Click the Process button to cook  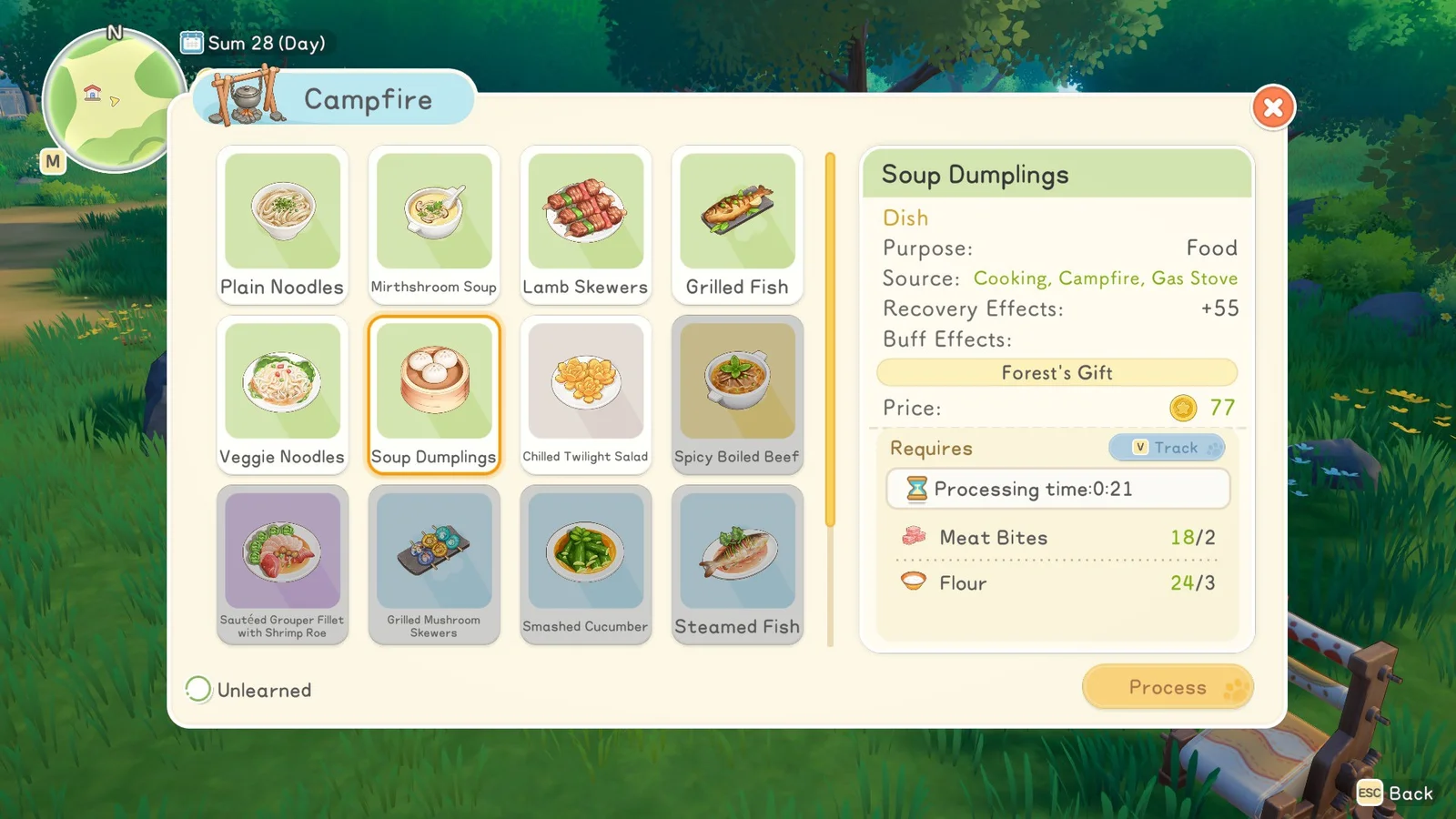(x=1168, y=687)
